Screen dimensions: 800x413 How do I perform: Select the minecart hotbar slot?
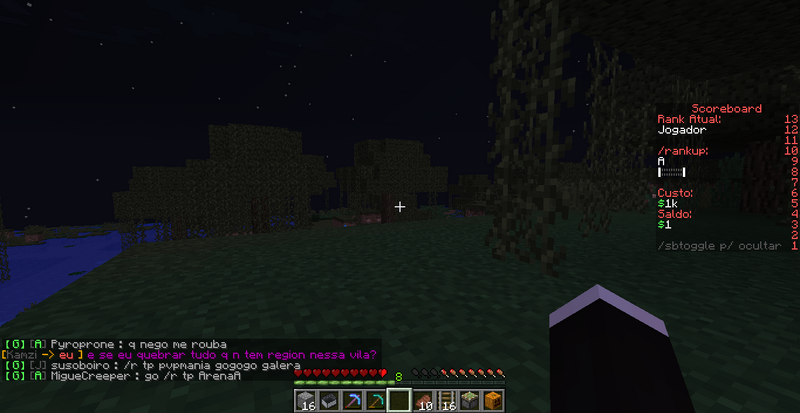tap(329, 400)
